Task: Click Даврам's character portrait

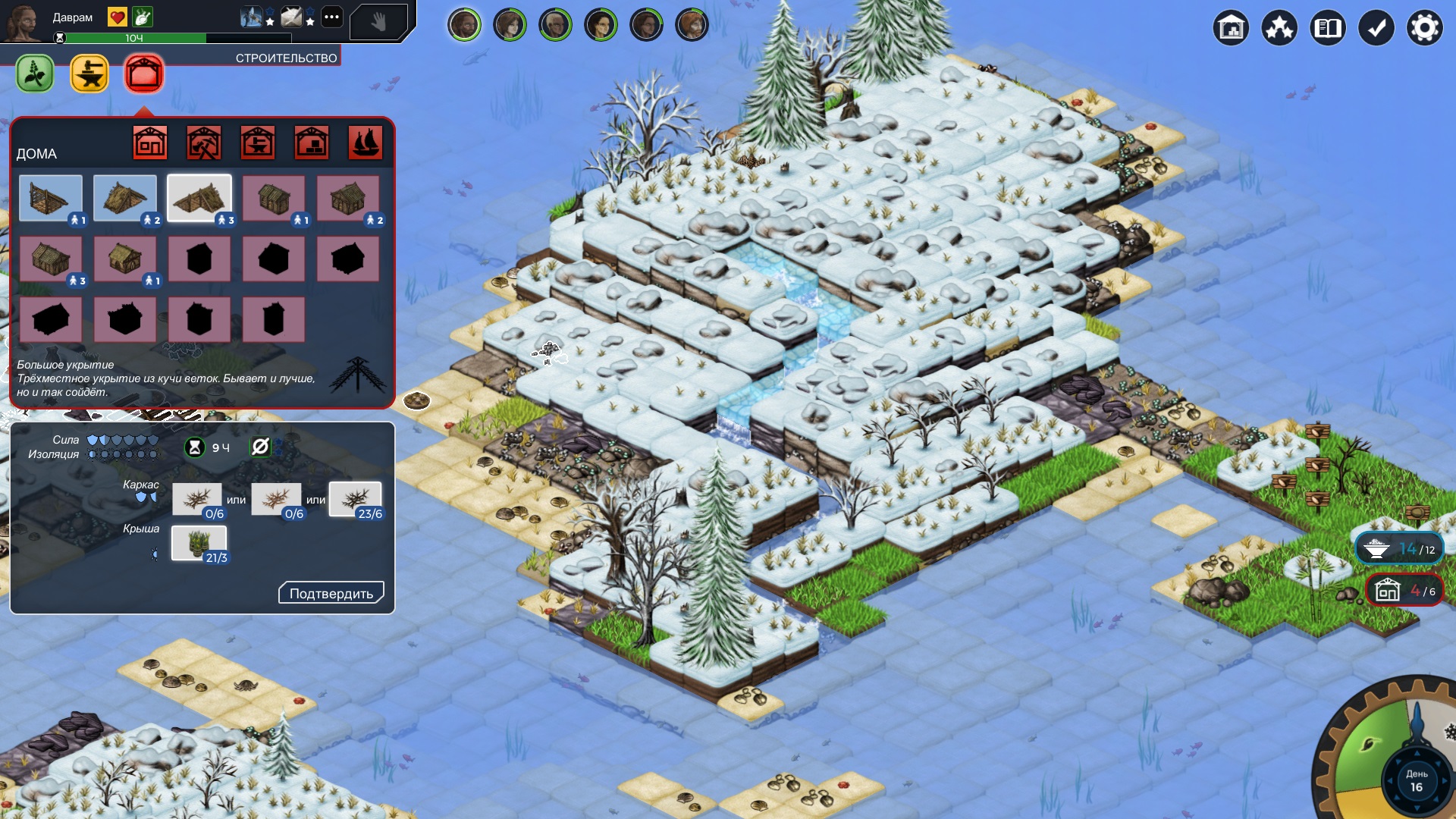Action: click(x=23, y=23)
